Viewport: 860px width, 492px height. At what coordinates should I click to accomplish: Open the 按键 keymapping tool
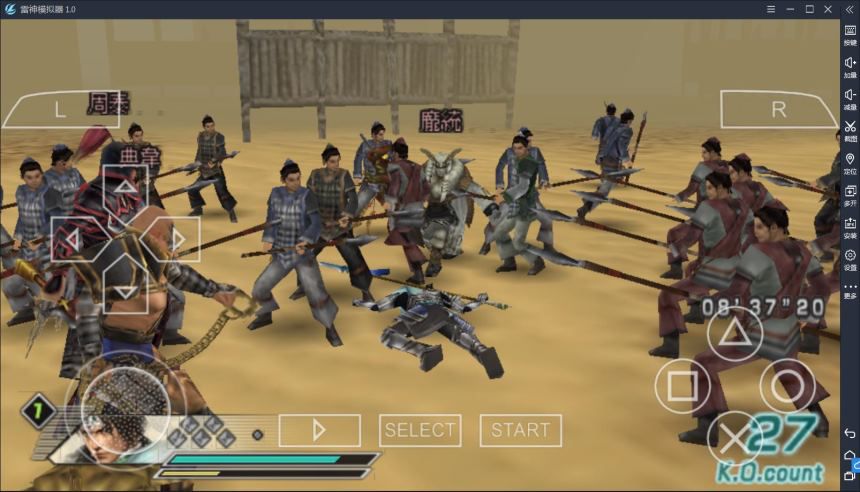850,35
